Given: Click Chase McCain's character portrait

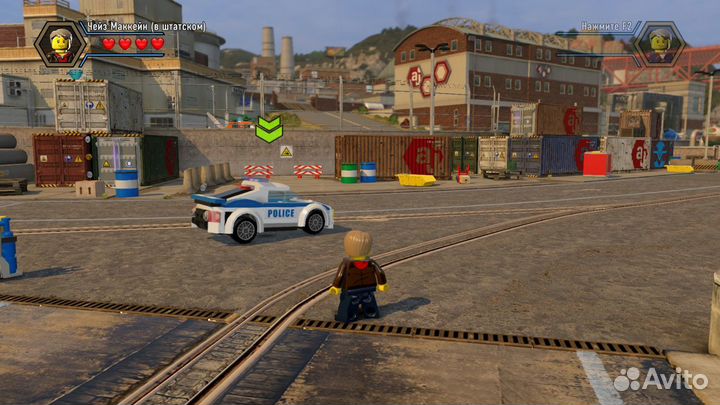Looking at the screenshot, I should 62,44.
